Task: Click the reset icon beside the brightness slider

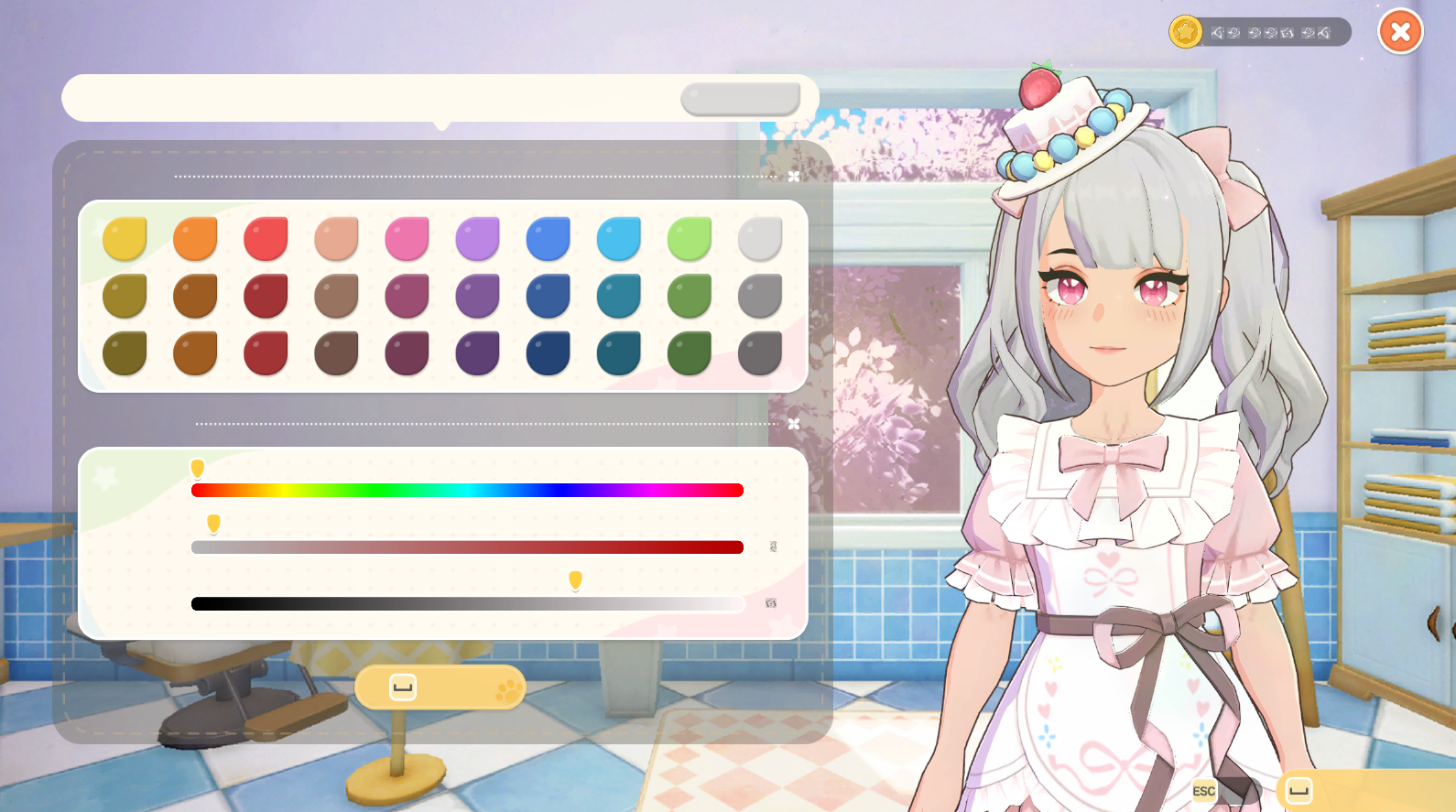Action: (x=772, y=604)
